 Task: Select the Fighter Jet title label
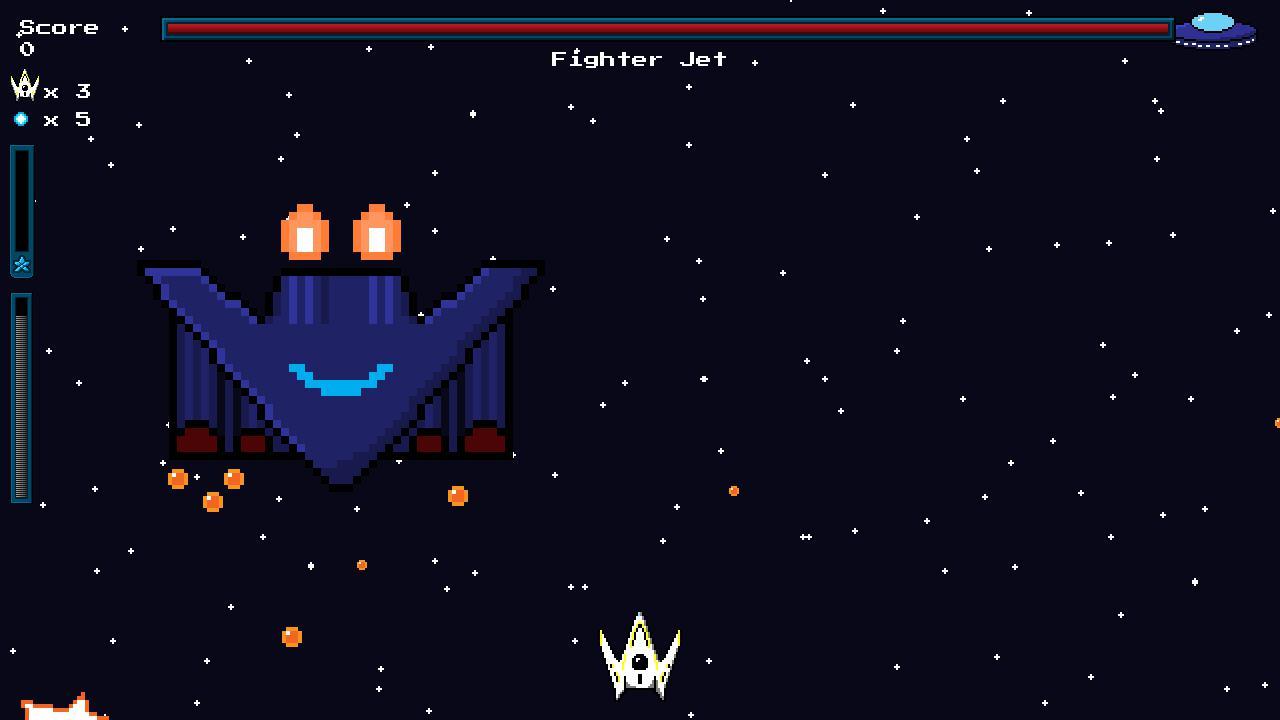(x=637, y=59)
